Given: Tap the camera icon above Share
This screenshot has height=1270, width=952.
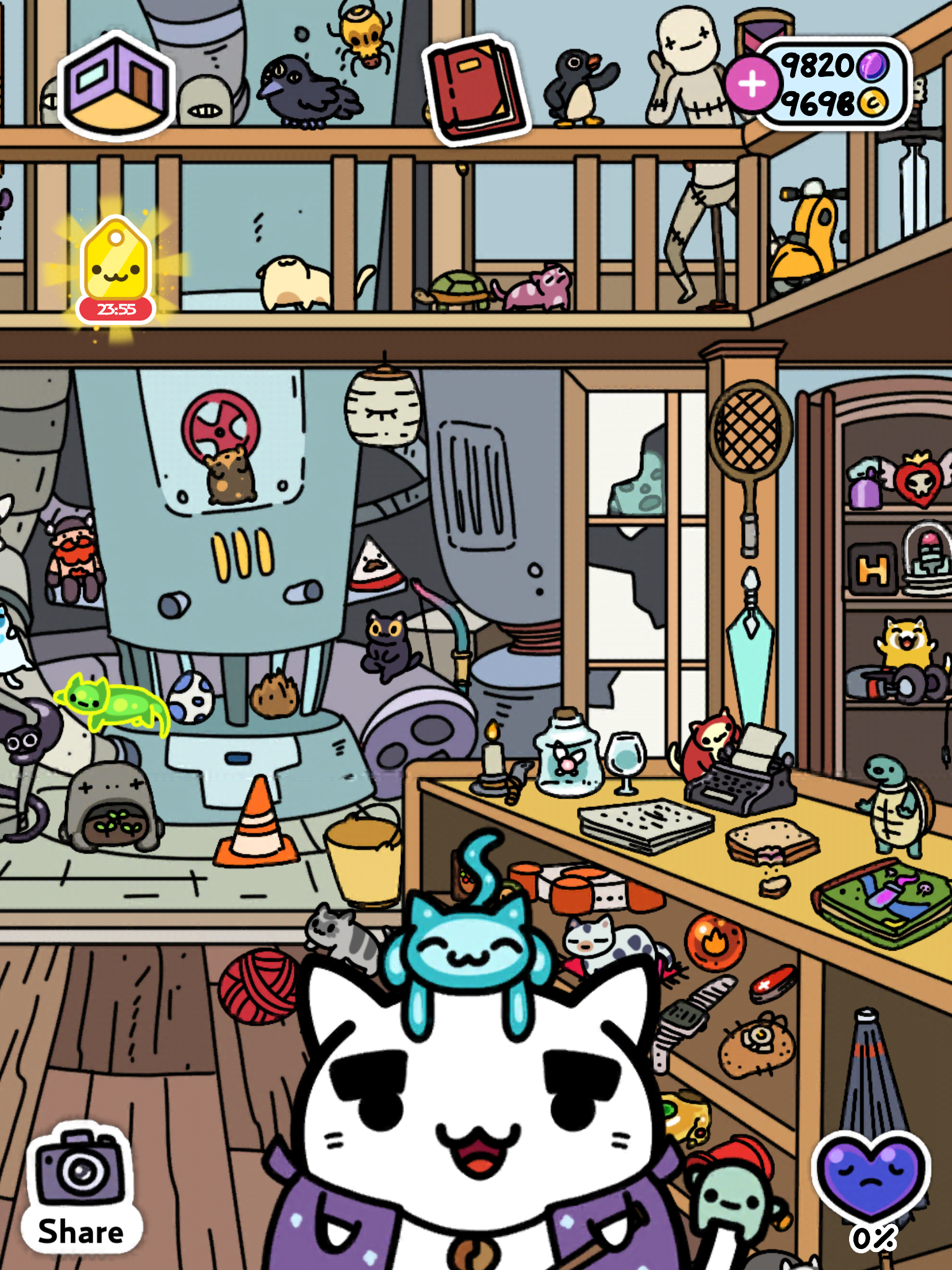Looking at the screenshot, I should pos(79,1172).
